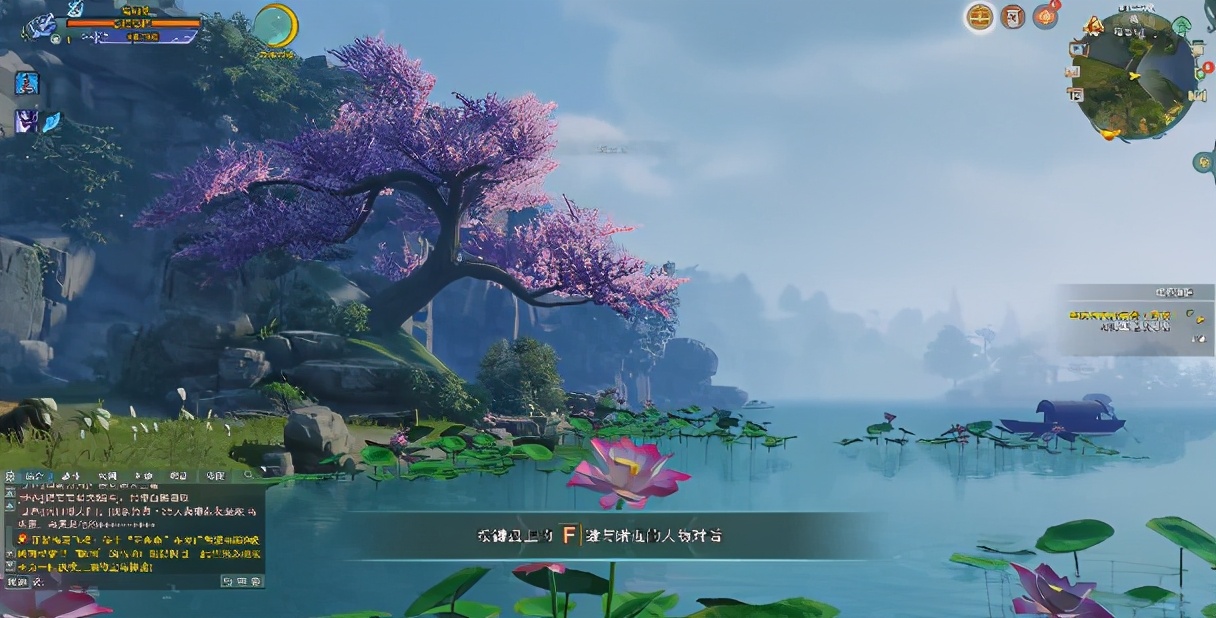1216x618 pixels.
Task: Select the blue buff icon below the portrait
Action: click(27, 84)
